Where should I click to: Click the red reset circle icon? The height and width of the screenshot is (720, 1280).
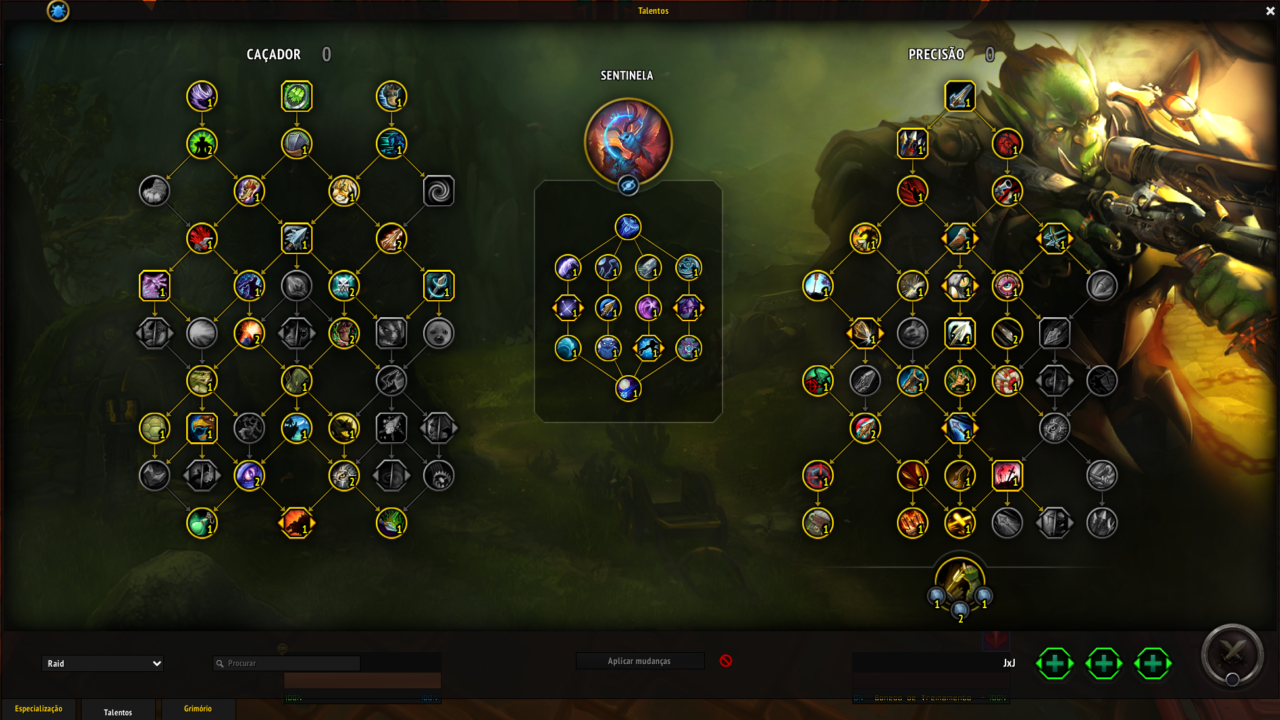click(x=726, y=661)
